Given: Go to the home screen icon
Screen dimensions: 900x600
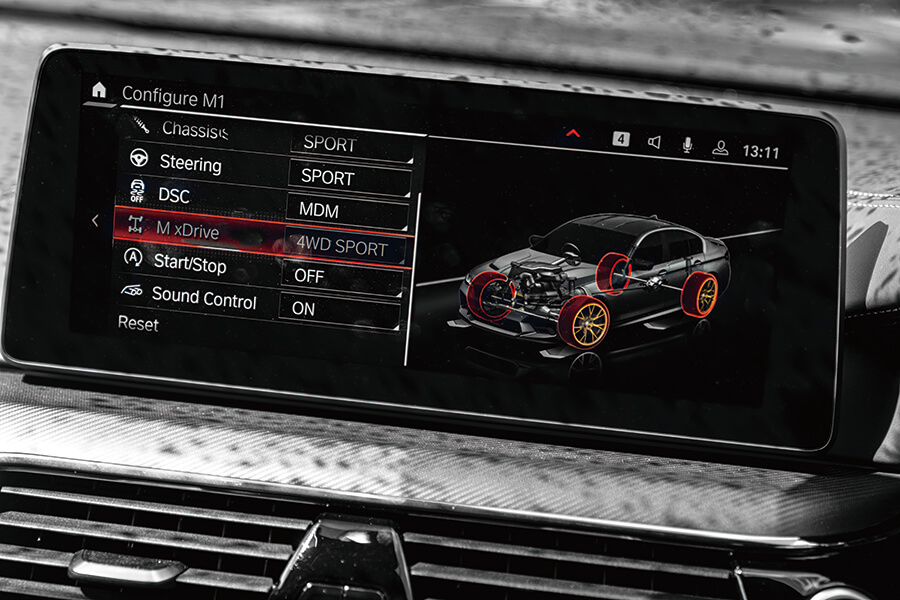Looking at the screenshot, I should coord(99,90).
